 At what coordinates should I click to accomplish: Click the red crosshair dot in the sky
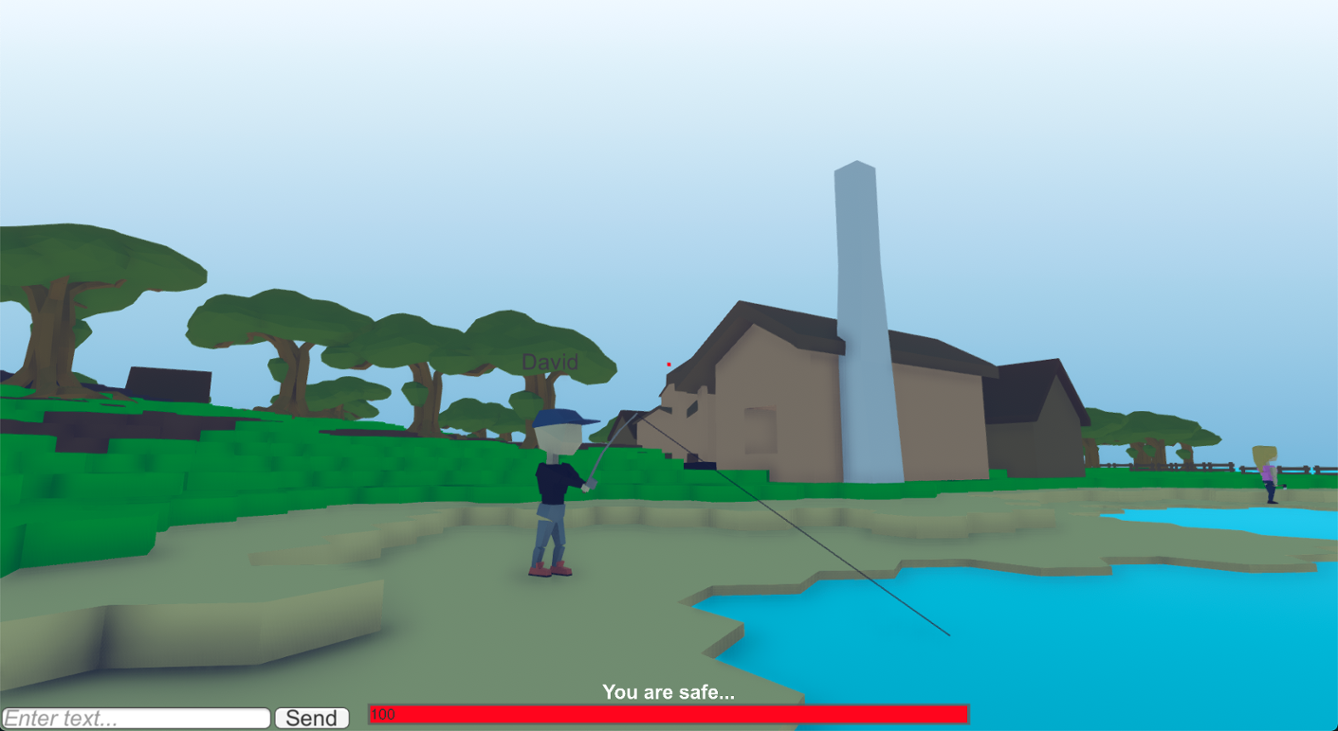click(667, 364)
